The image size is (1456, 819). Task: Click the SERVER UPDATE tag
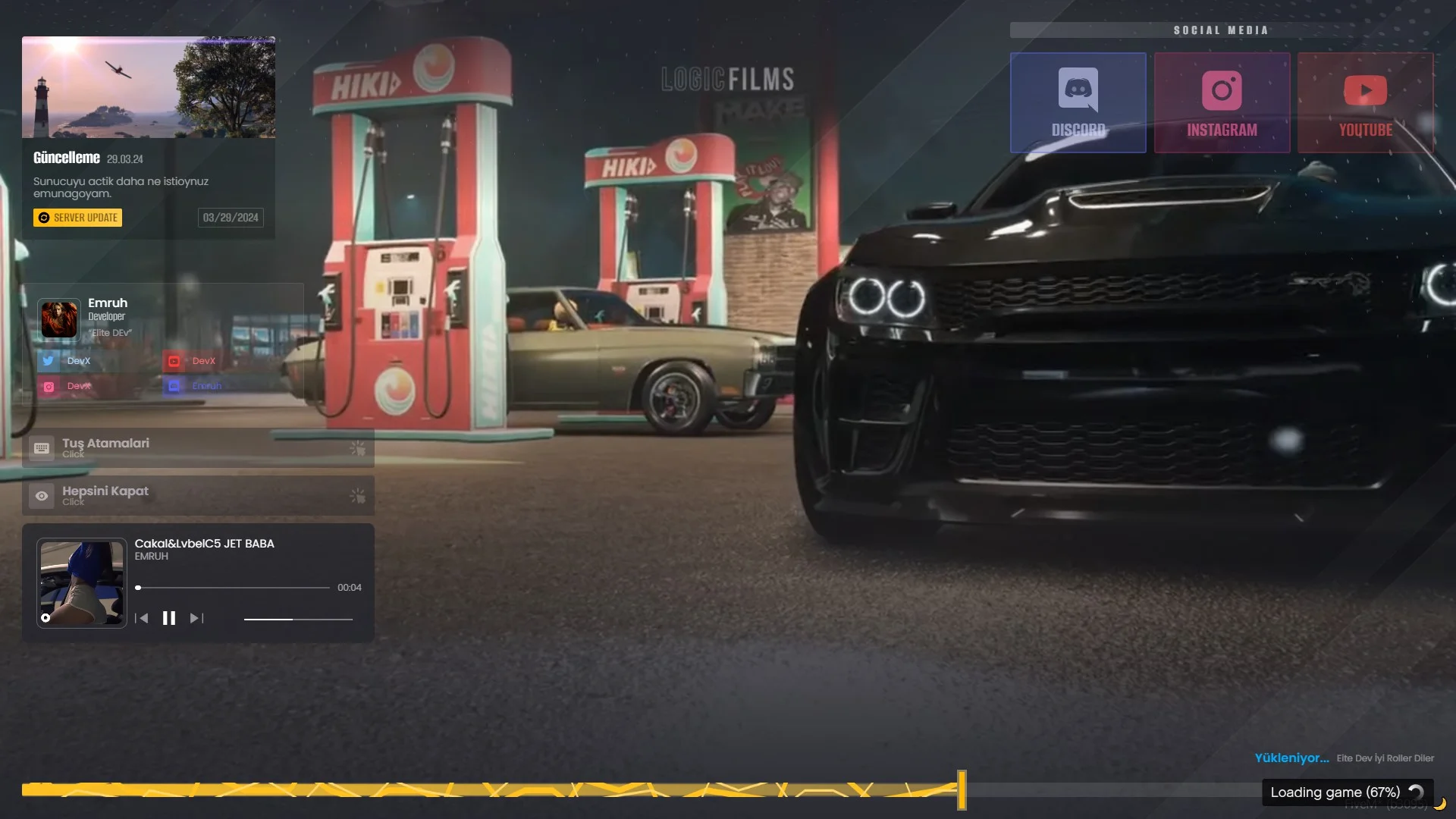(x=78, y=218)
